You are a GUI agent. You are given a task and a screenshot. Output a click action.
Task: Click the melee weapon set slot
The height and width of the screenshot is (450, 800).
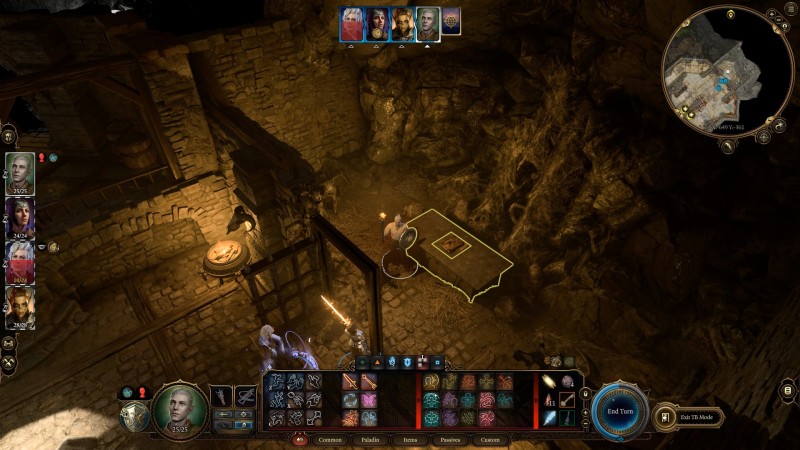pyautogui.click(x=220, y=397)
